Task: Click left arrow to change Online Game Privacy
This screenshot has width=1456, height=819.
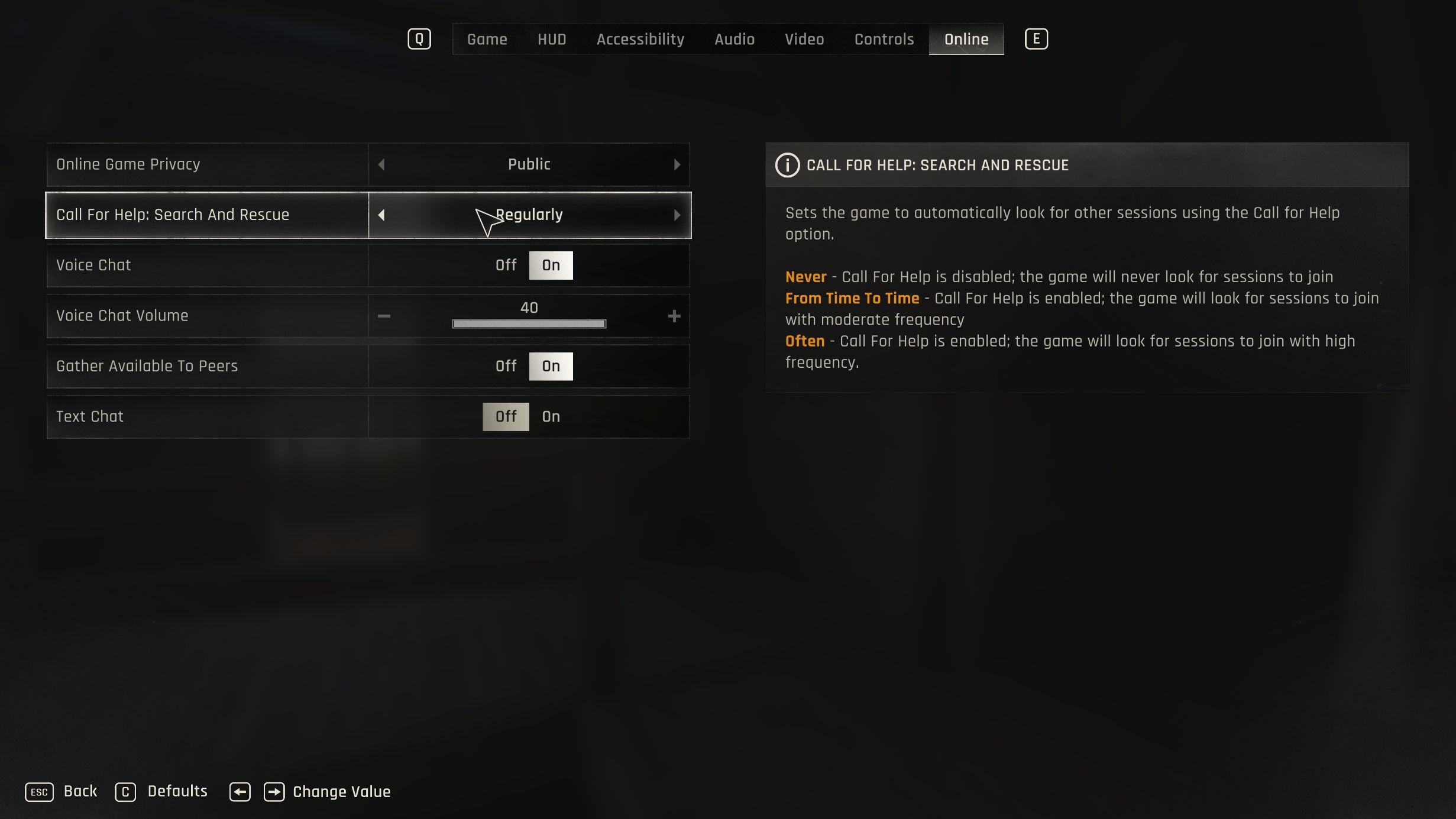Action: click(382, 164)
